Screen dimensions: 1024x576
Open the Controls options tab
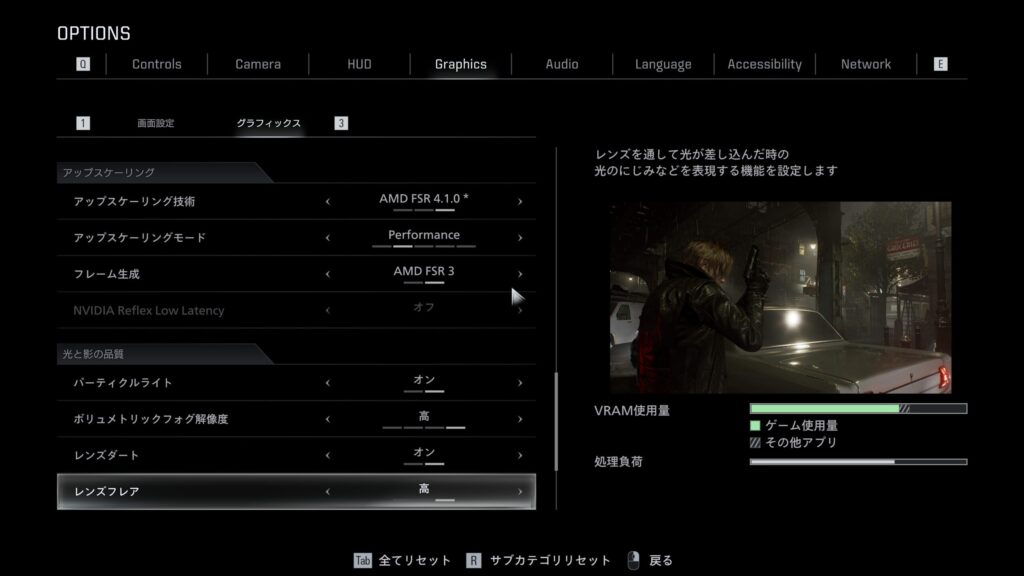click(157, 64)
